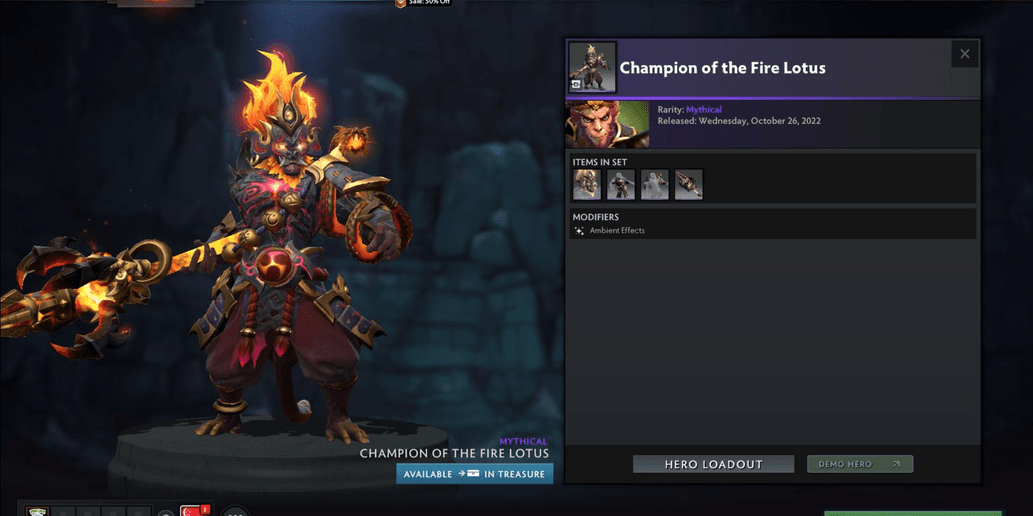Launch Demo Hero mode
The width and height of the screenshot is (1033, 516).
pos(860,464)
